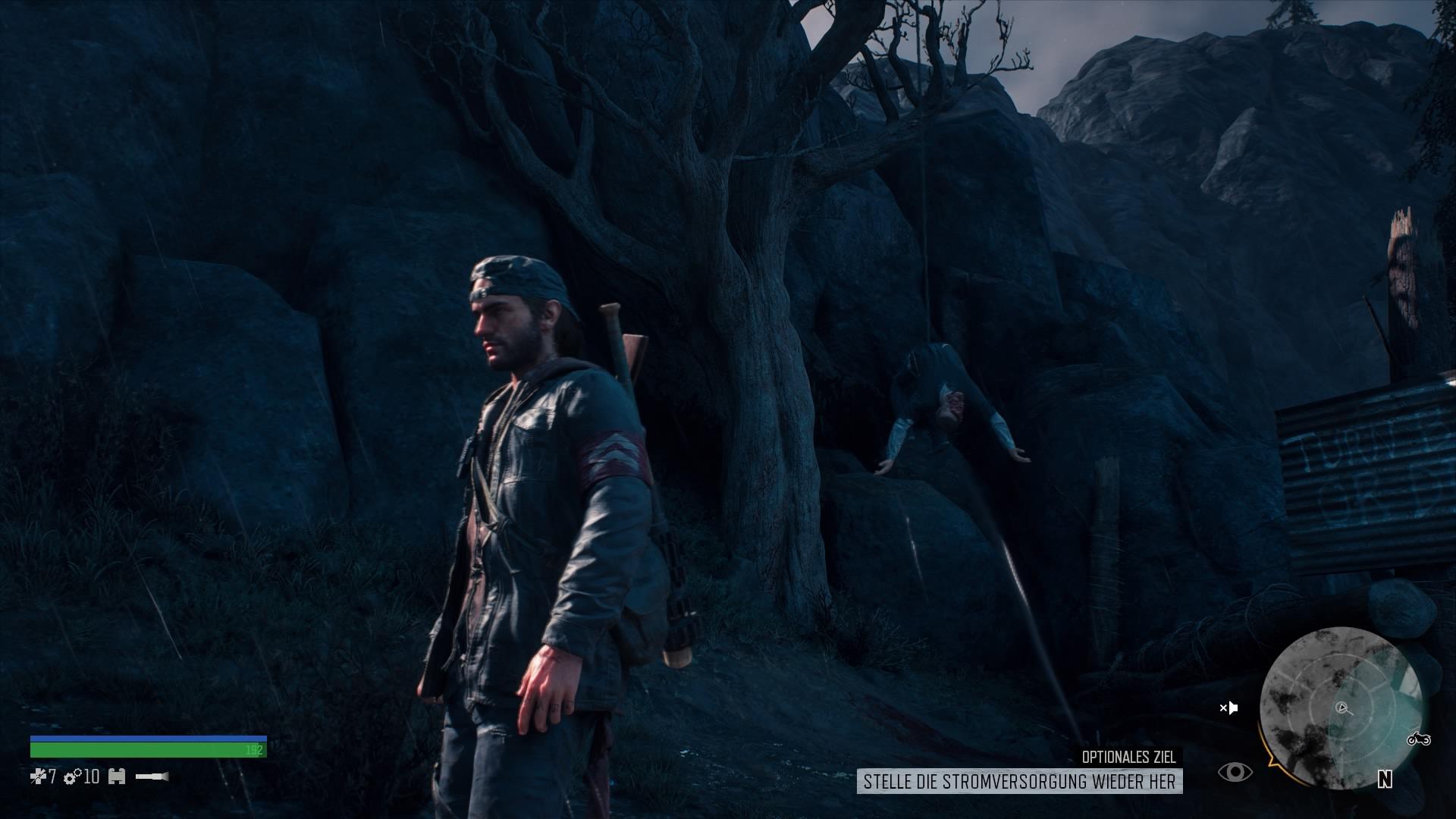This screenshot has width=1456, height=819.
Task: Click the motorcycle marker beside the minimap
Action: (1418, 738)
